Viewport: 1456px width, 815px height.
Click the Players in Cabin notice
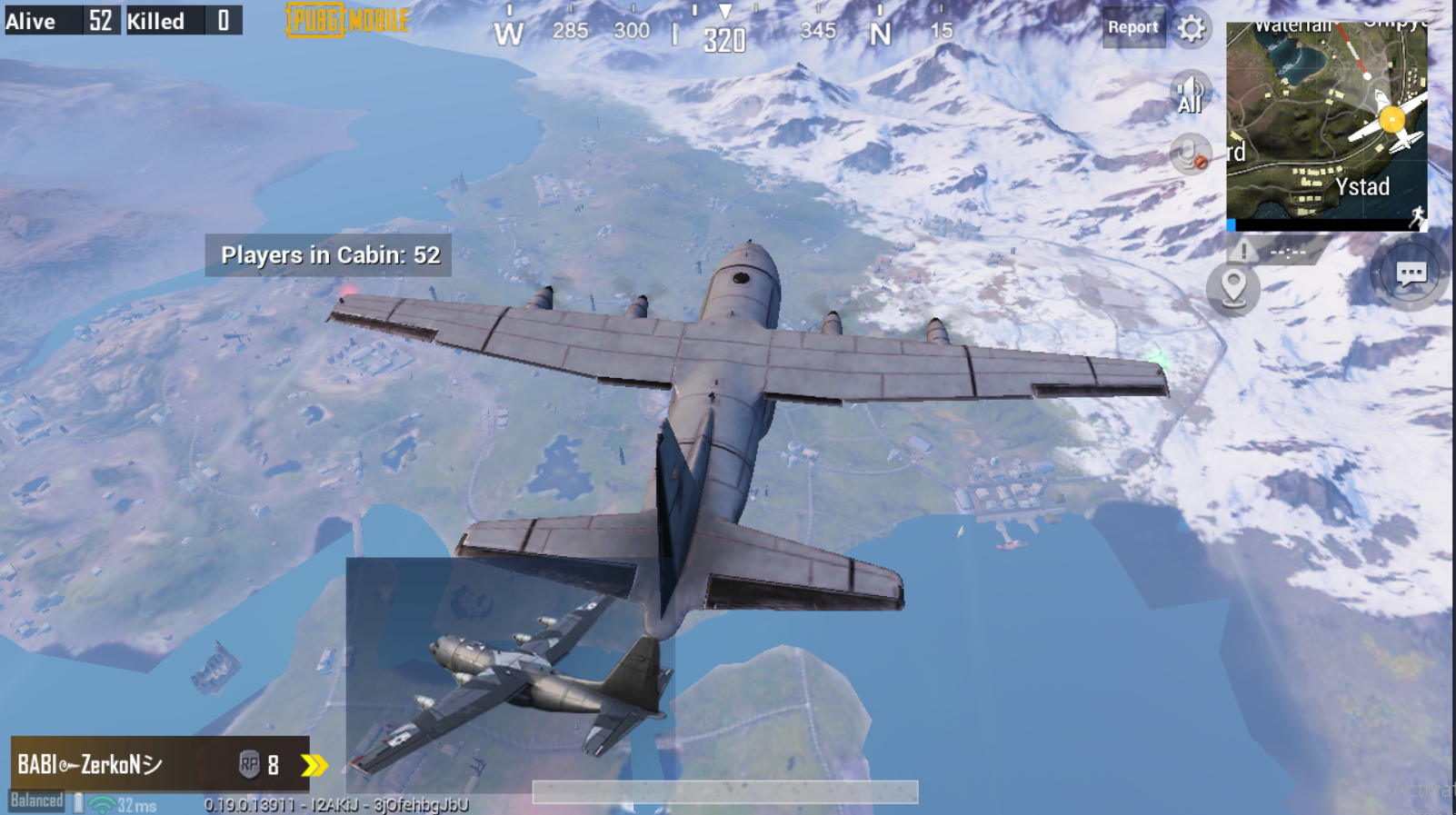coord(329,255)
